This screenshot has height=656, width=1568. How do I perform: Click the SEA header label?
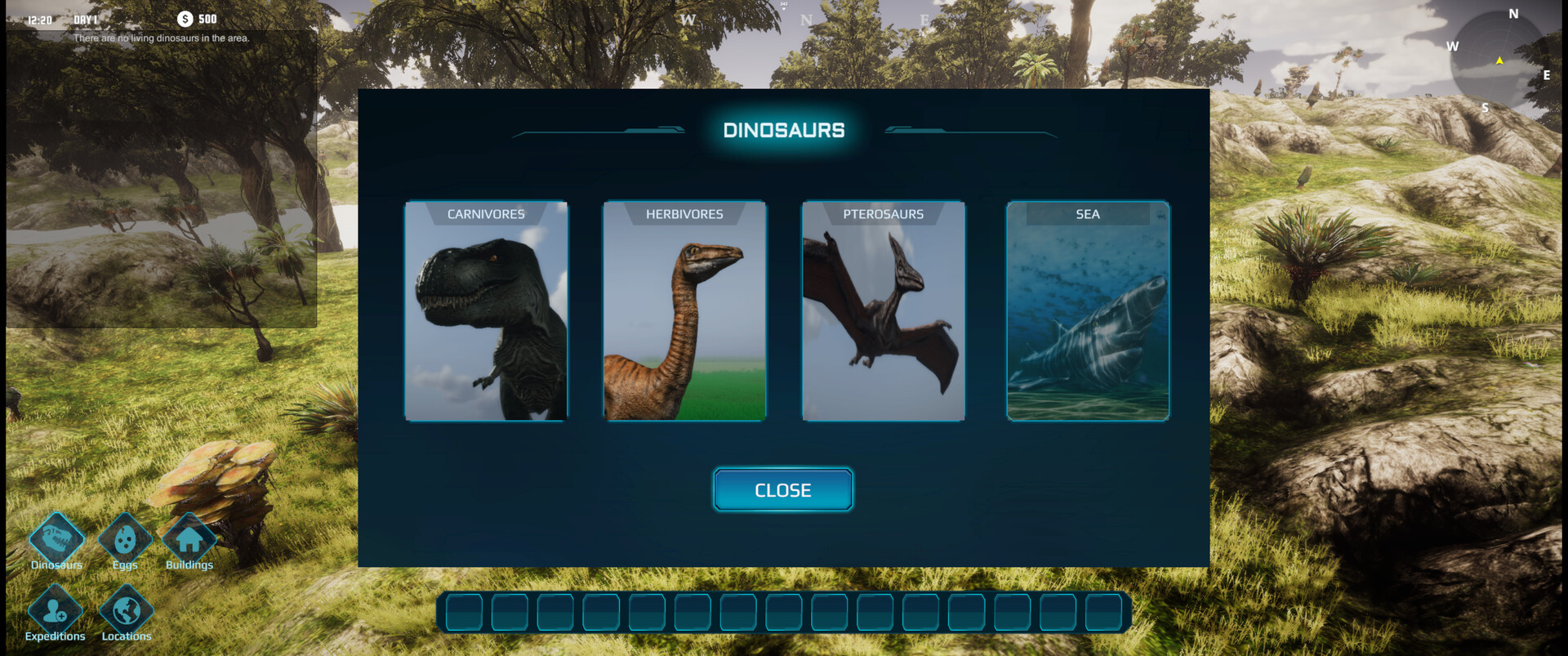coord(1087,214)
